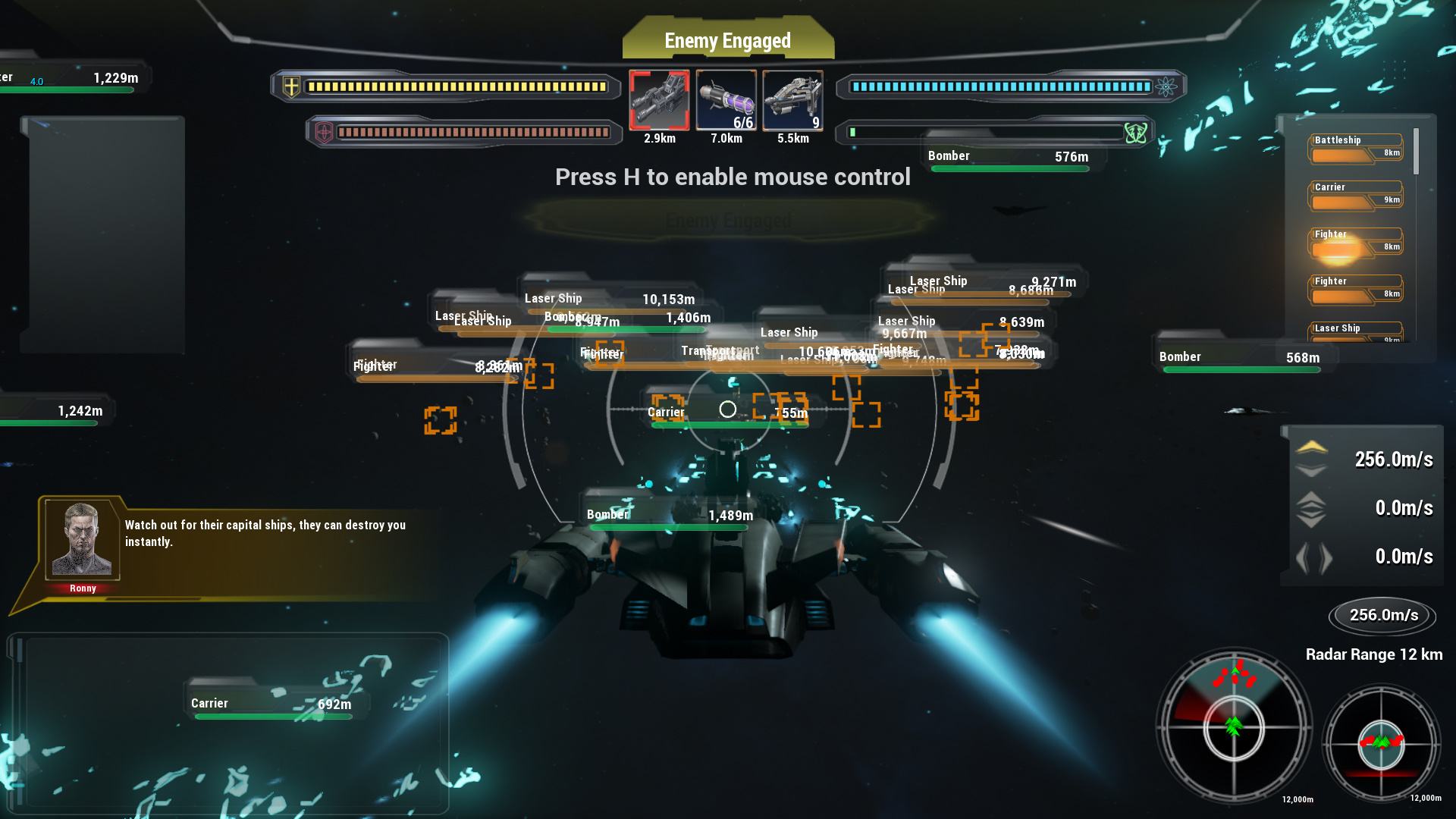Select the Carrier target tag at 755m
The width and height of the screenshot is (1456, 819).
tap(728, 414)
